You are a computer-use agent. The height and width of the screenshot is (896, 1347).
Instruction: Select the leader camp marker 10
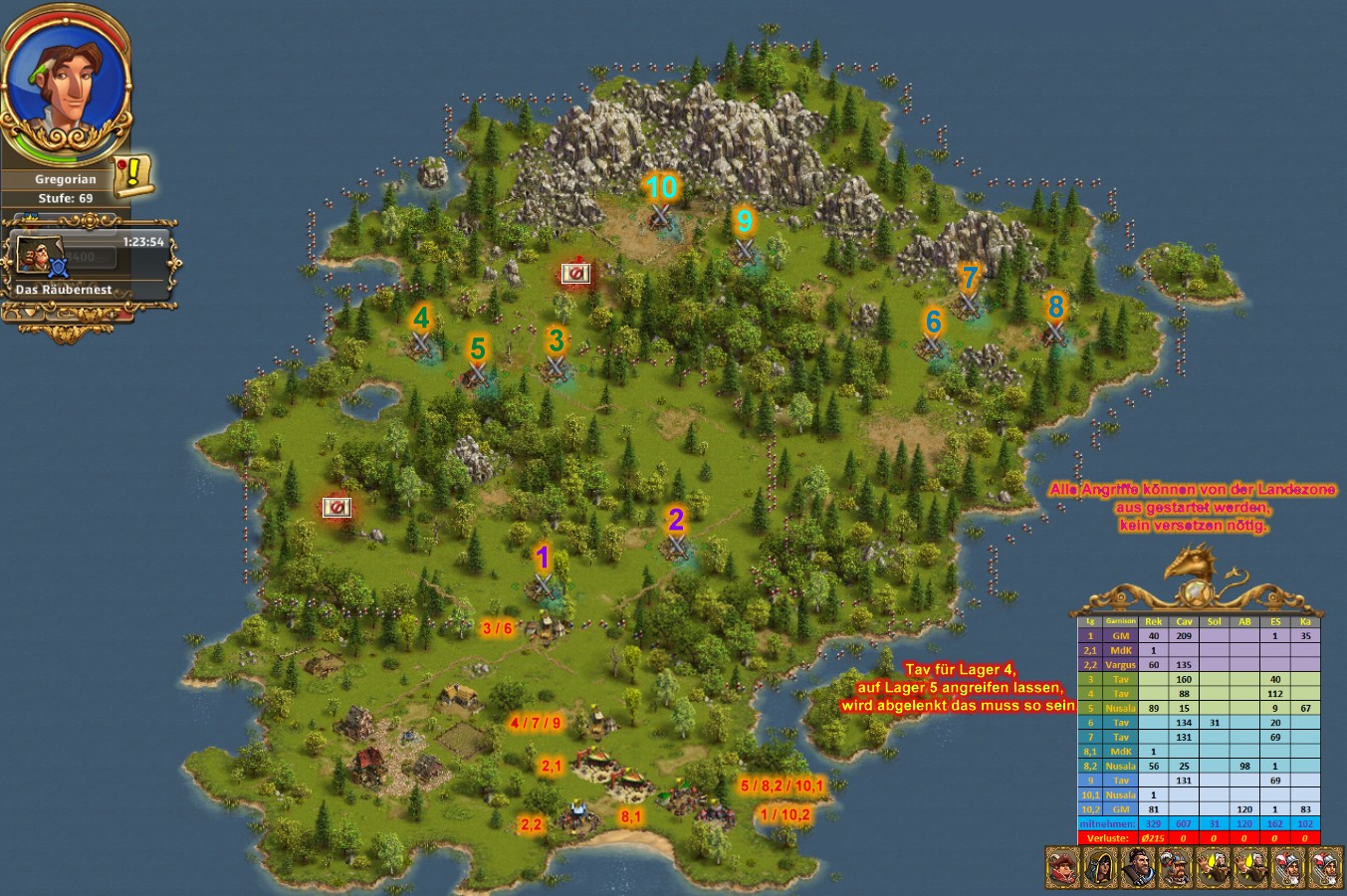(x=660, y=213)
